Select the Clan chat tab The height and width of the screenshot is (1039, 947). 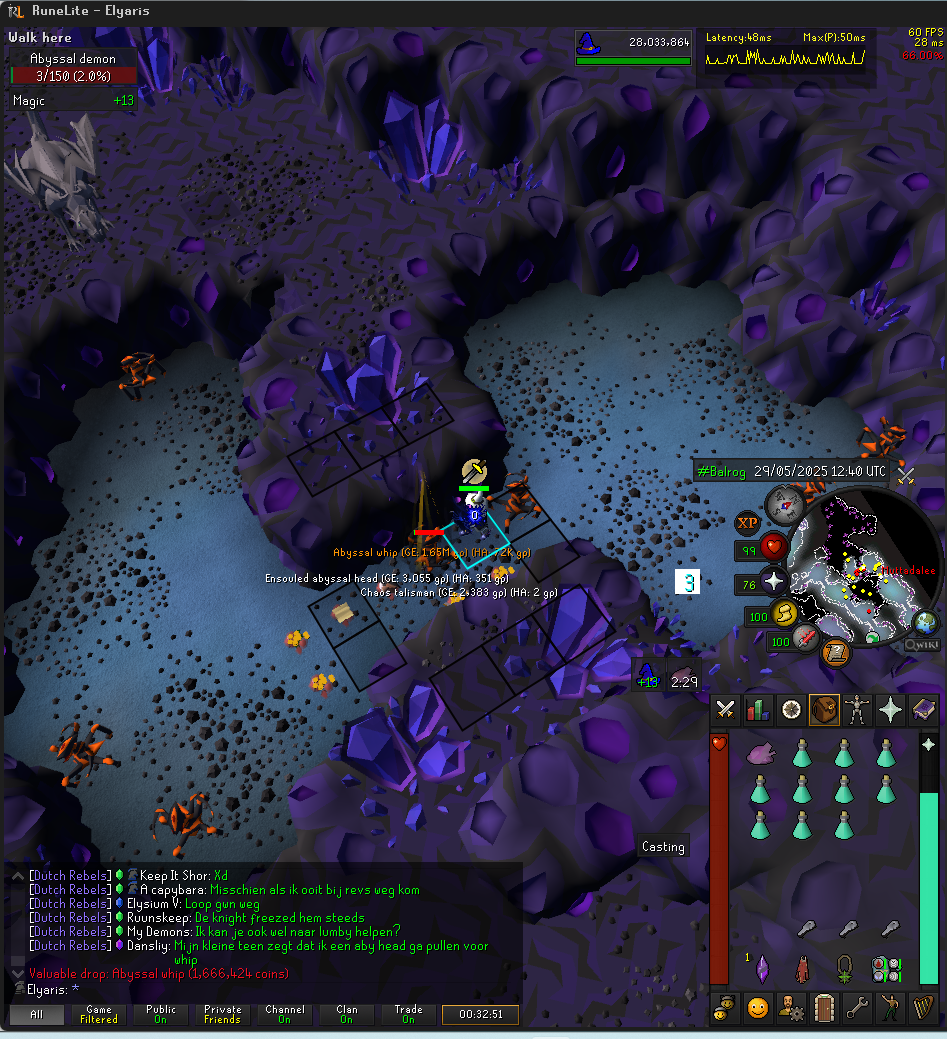[346, 1014]
